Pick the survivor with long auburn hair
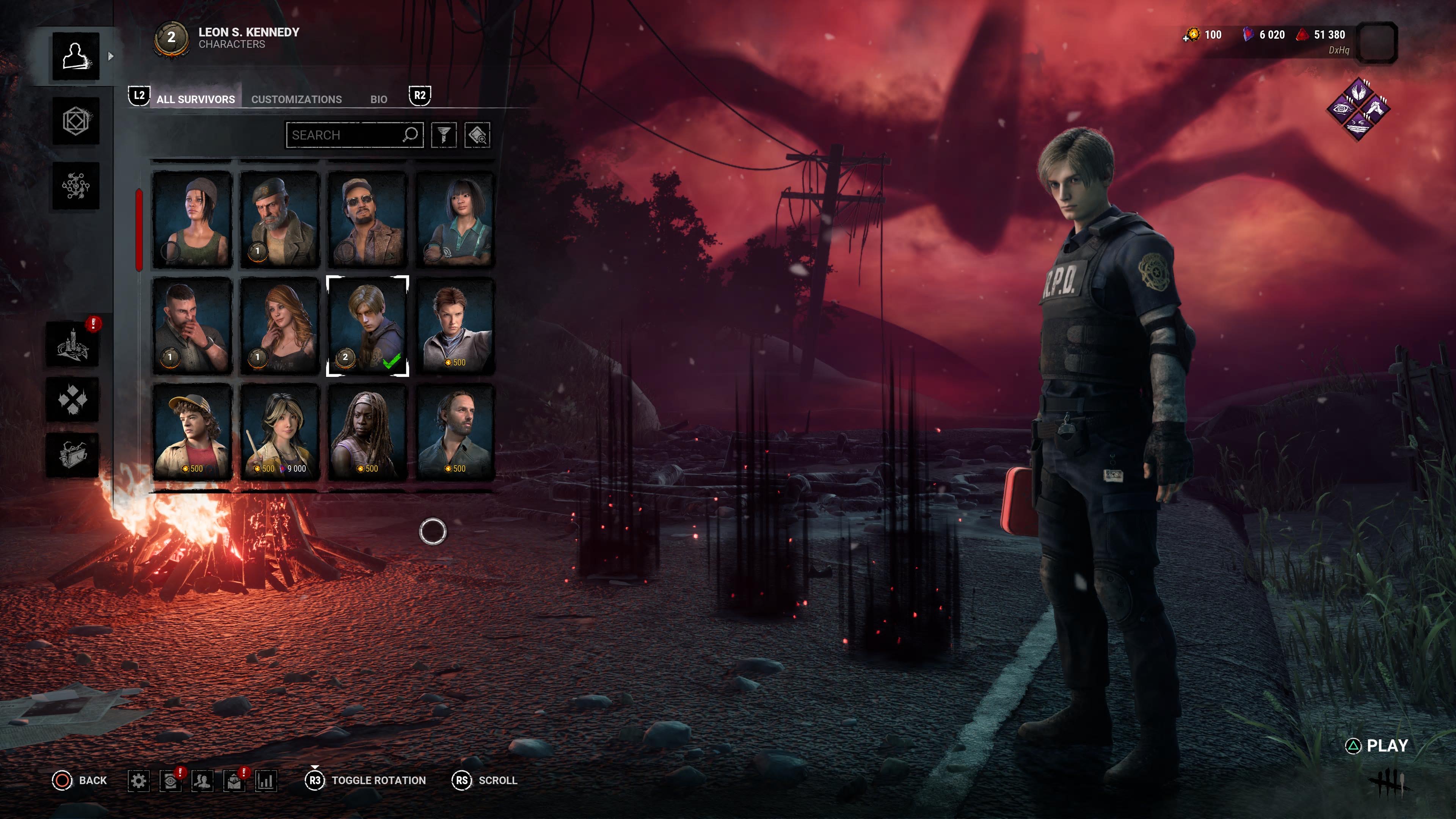The image size is (1456, 819). pyautogui.click(x=280, y=326)
